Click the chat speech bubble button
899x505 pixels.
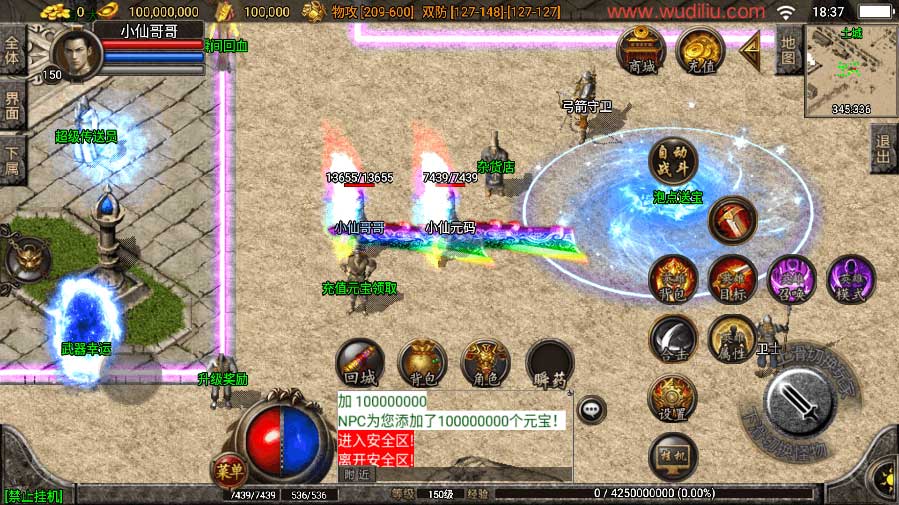coord(592,408)
